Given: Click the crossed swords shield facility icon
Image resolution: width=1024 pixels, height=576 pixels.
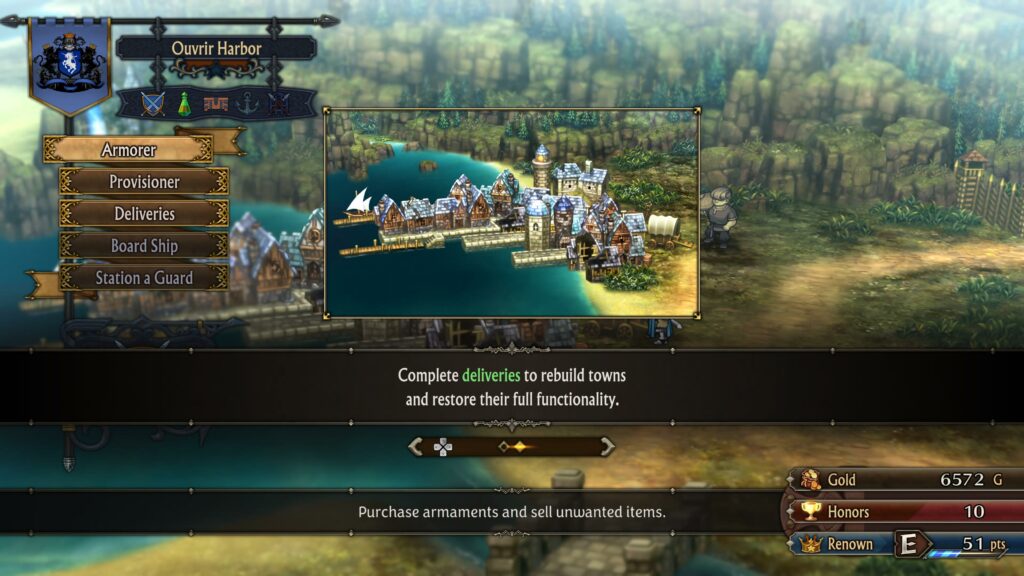Looking at the screenshot, I should coord(152,104).
